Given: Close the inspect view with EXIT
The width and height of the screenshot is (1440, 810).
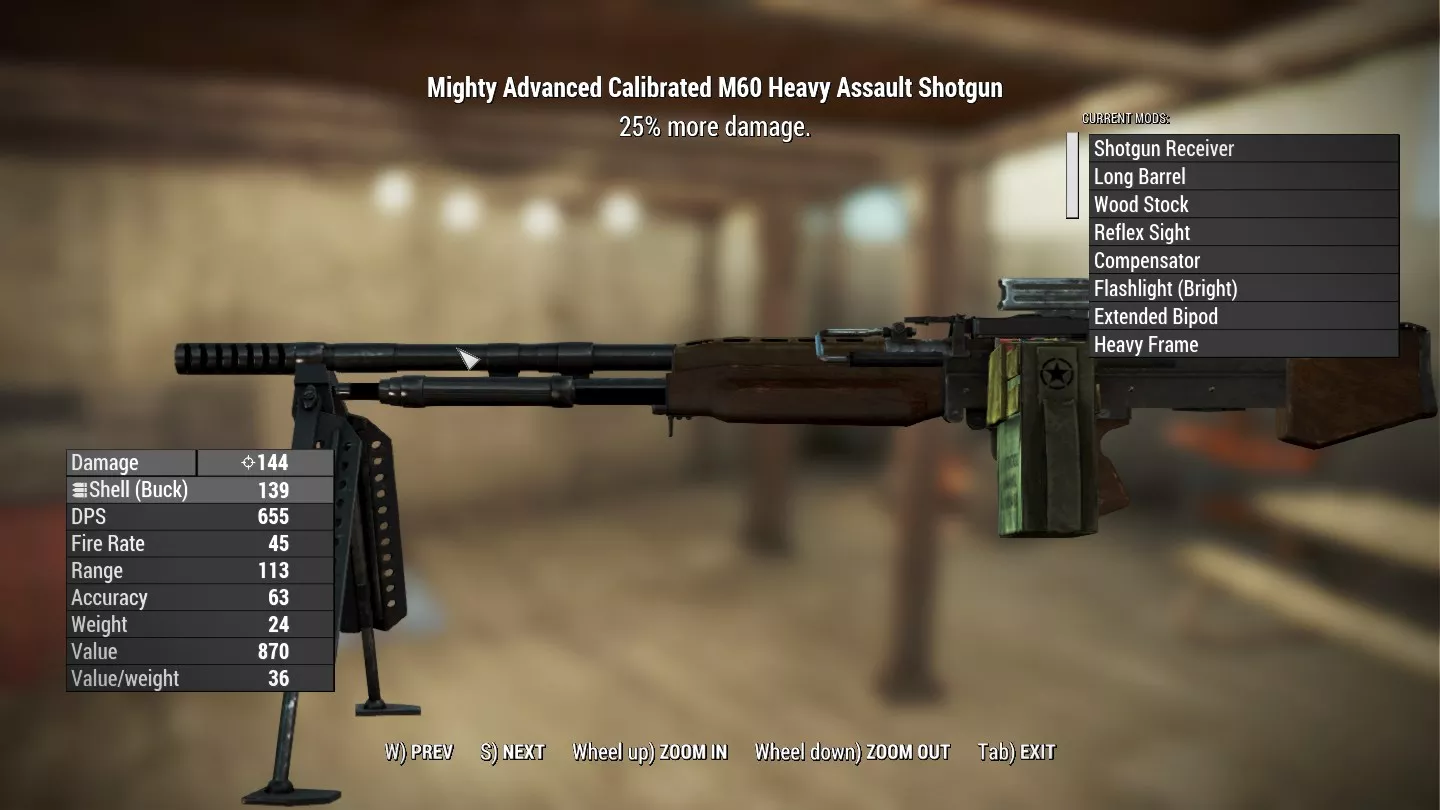Looking at the screenshot, I should [1016, 752].
